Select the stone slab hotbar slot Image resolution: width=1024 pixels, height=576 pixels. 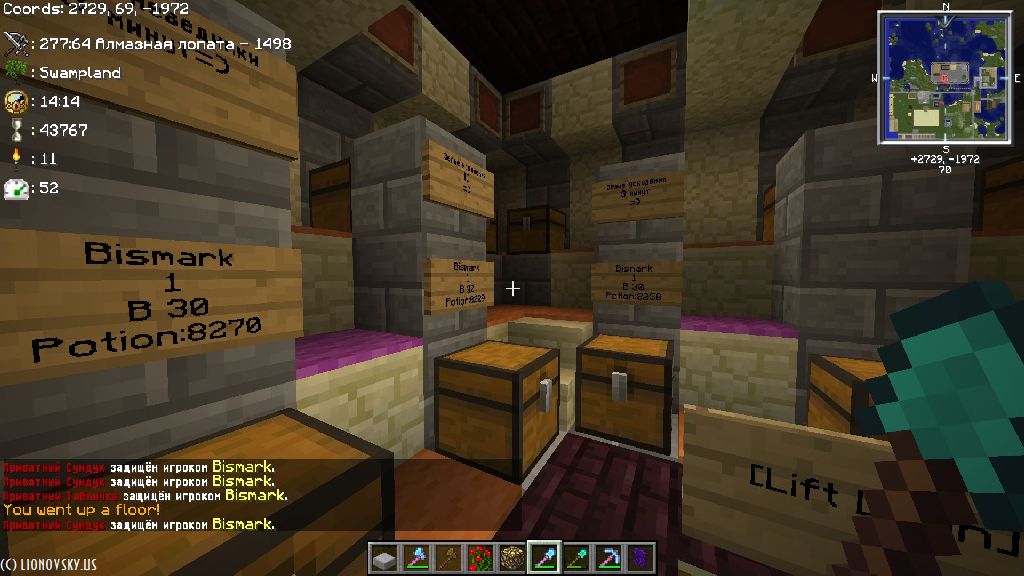coord(386,557)
